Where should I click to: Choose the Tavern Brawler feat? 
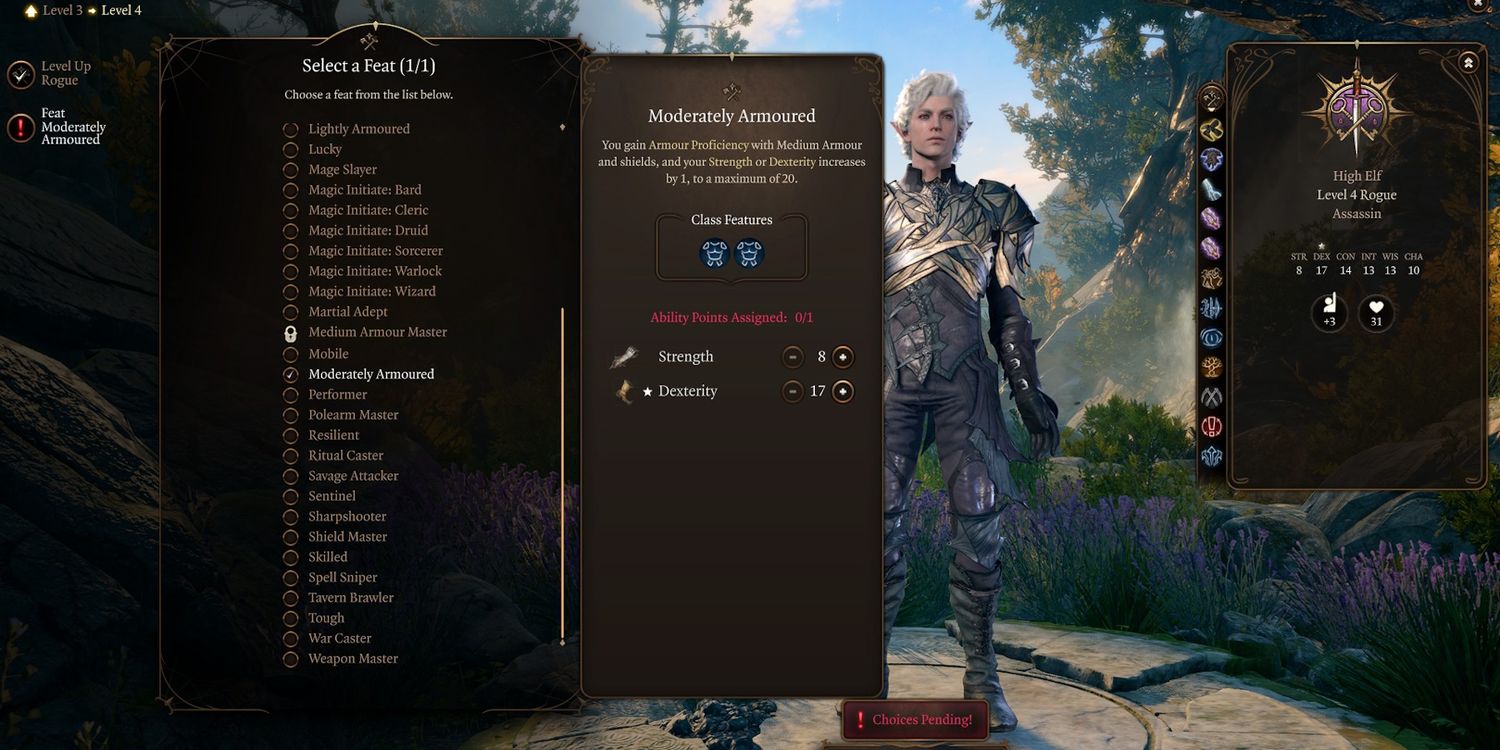point(350,598)
